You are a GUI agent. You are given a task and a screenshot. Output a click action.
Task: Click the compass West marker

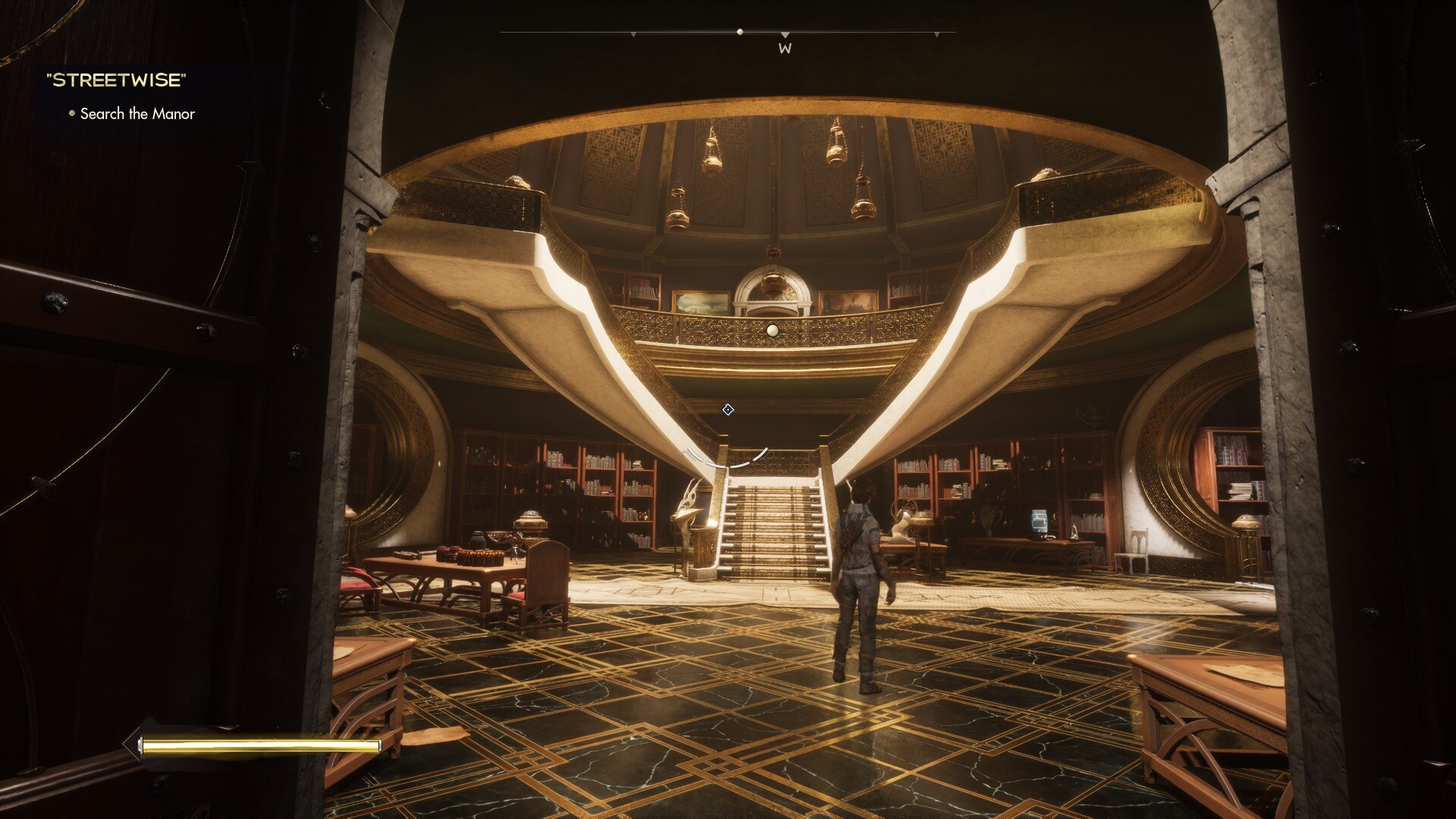(x=785, y=48)
